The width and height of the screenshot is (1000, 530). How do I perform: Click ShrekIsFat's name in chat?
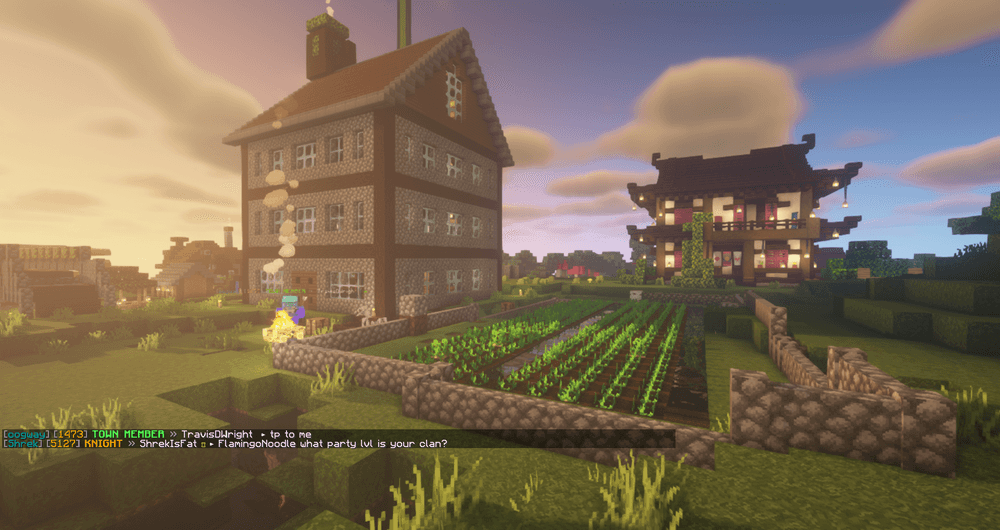(169, 444)
